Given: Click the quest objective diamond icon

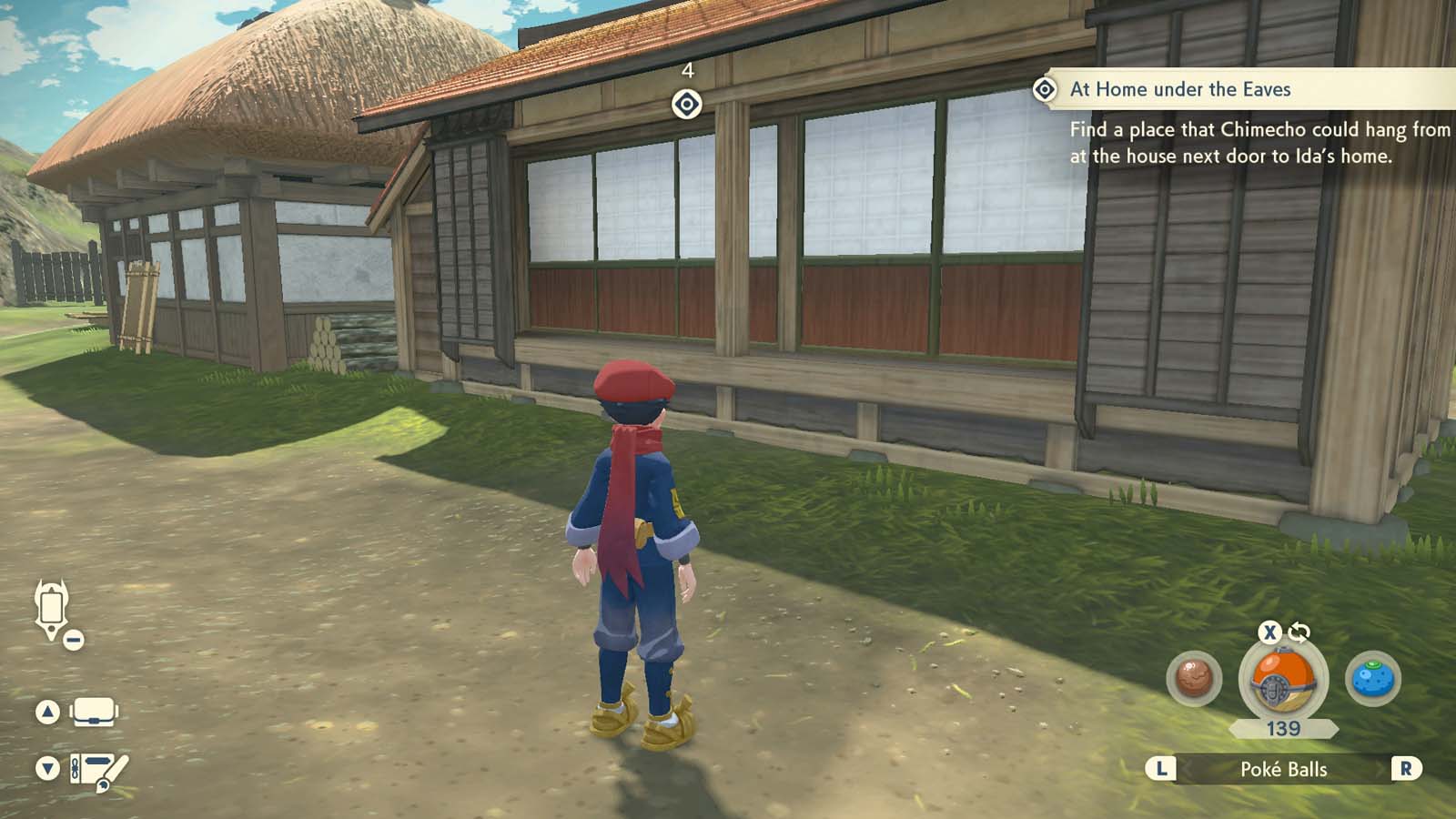Looking at the screenshot, I should pos(1045,89).
